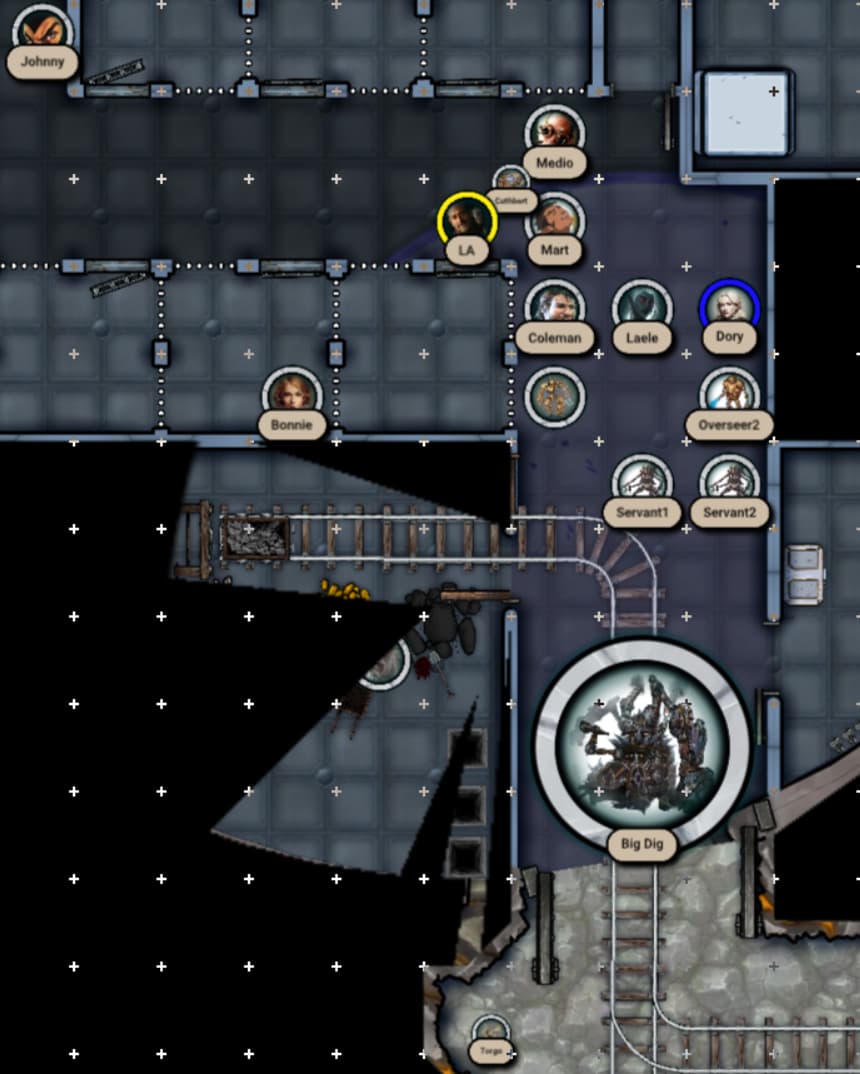Select the Servant1 token
860x1074 pixels.
[x=641, y=483]
